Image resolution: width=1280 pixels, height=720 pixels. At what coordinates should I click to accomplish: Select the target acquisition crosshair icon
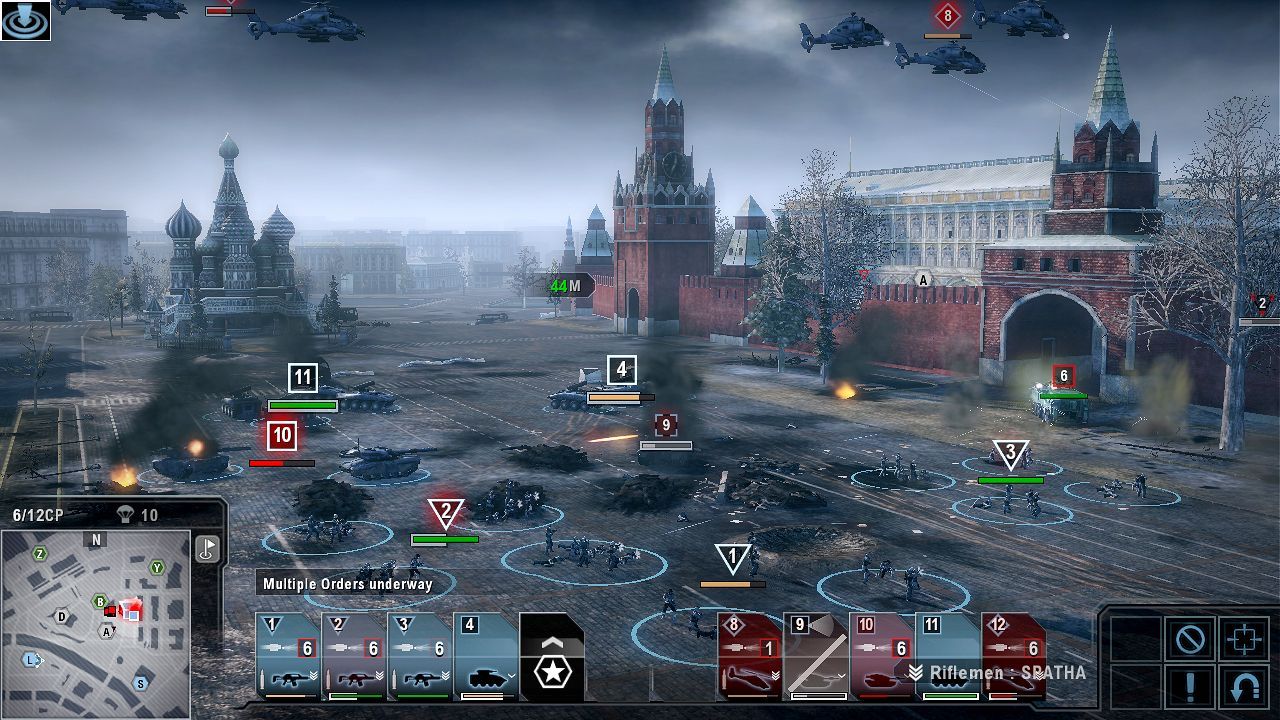(1245, 638)
